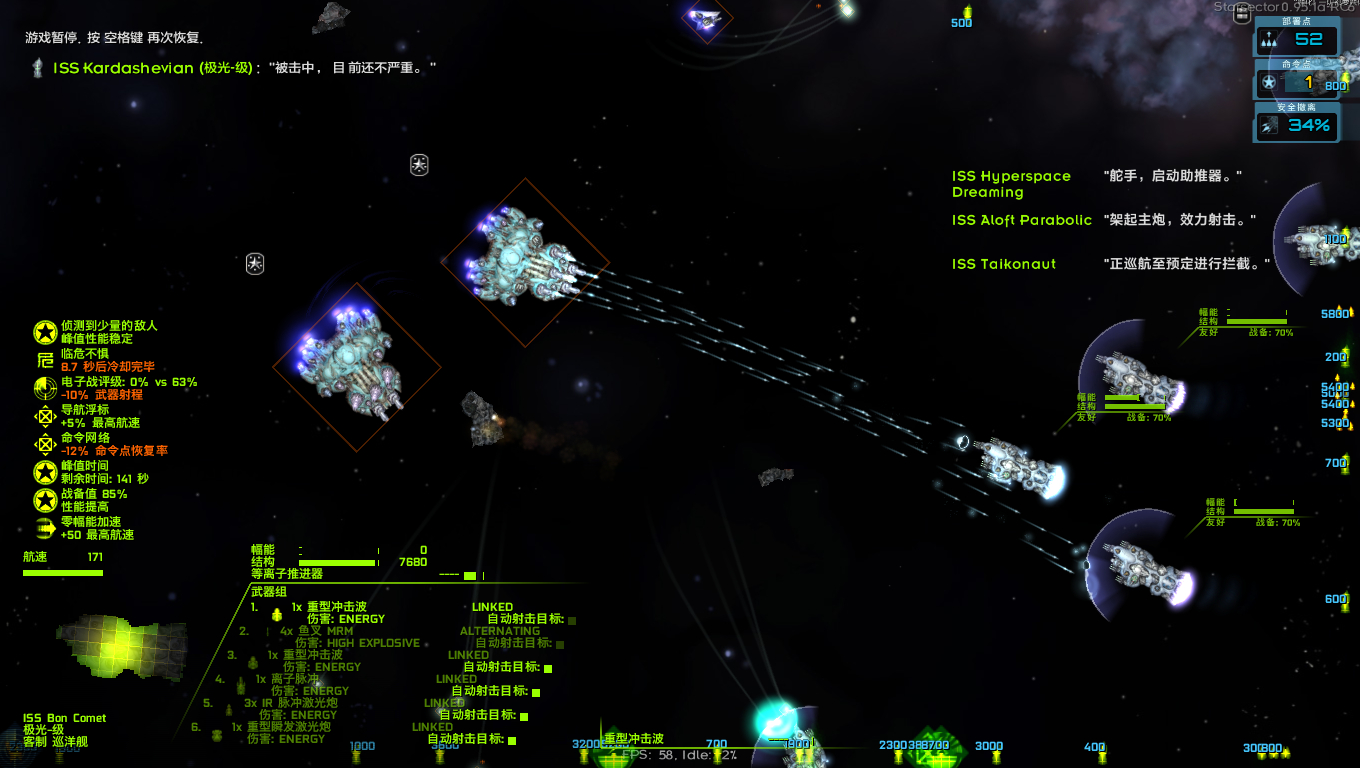Toggle autofire square for 离子脉冲 group
1360x768 pixels.
pyautogui.click(x=536, y=691)
